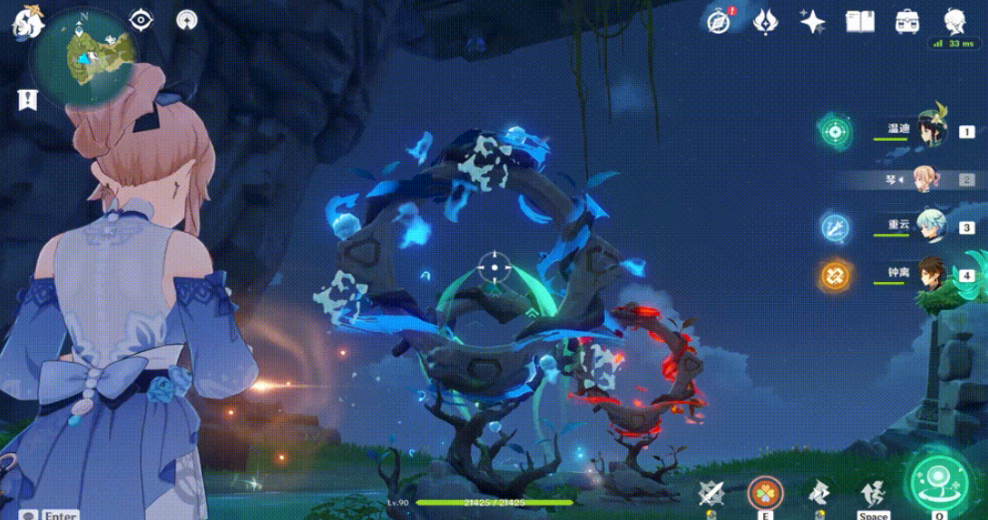Open the open-book Adventurer Handbook icon
The image size is (988, 520).
[860, 21]
